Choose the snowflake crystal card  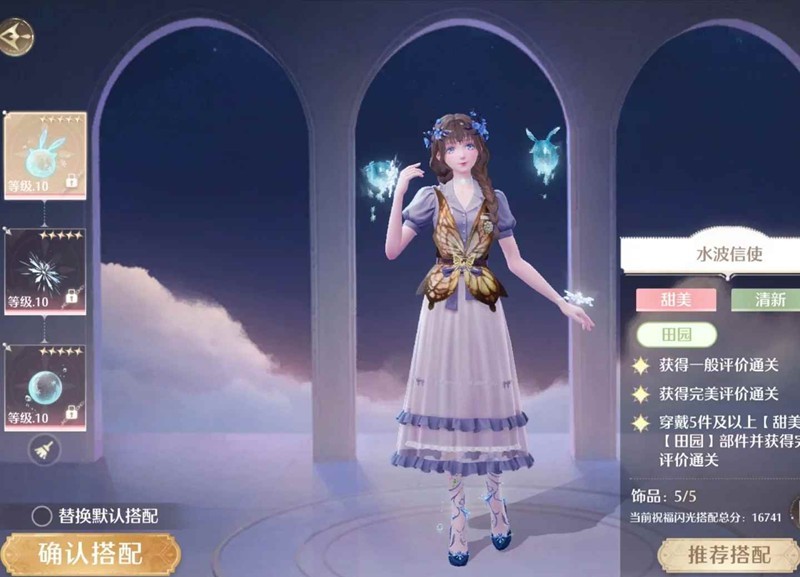pos(46,271)
